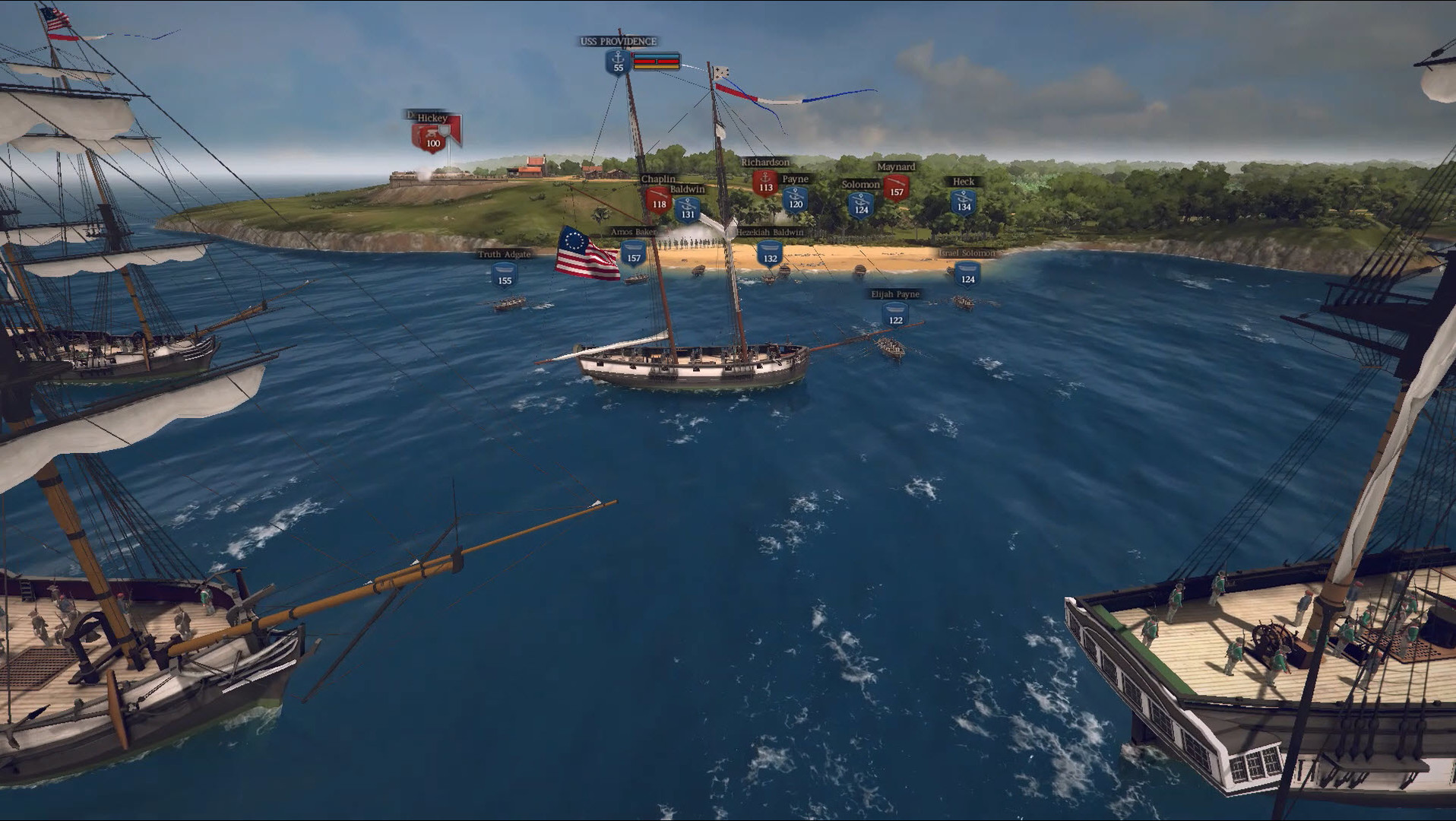
Task: Click the USS PROVIDENCE nameplate banner
Action: 618,43
